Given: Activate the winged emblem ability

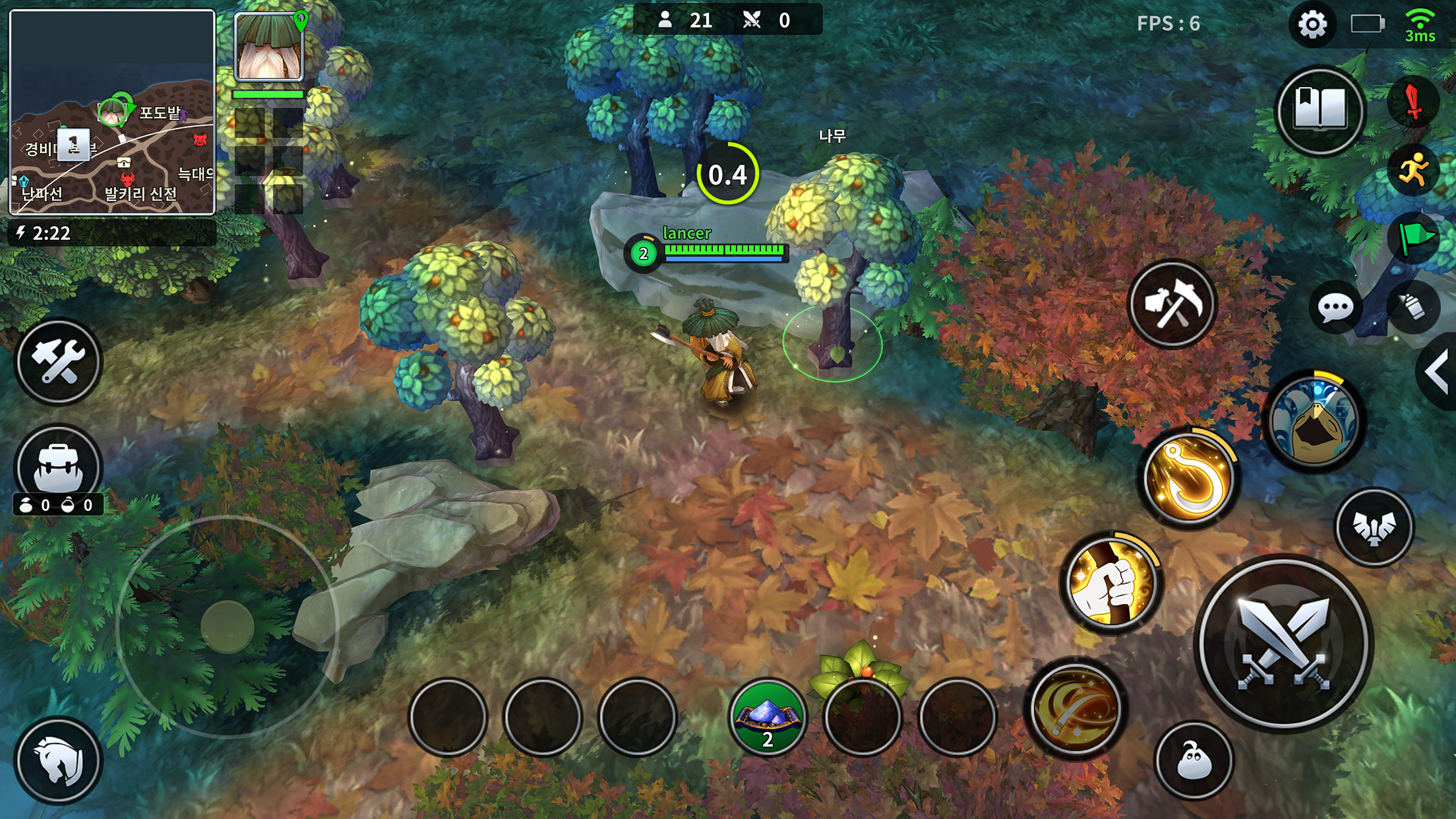Looking at the screenshot, I should pyautogui.click(x=1374, y=528).
